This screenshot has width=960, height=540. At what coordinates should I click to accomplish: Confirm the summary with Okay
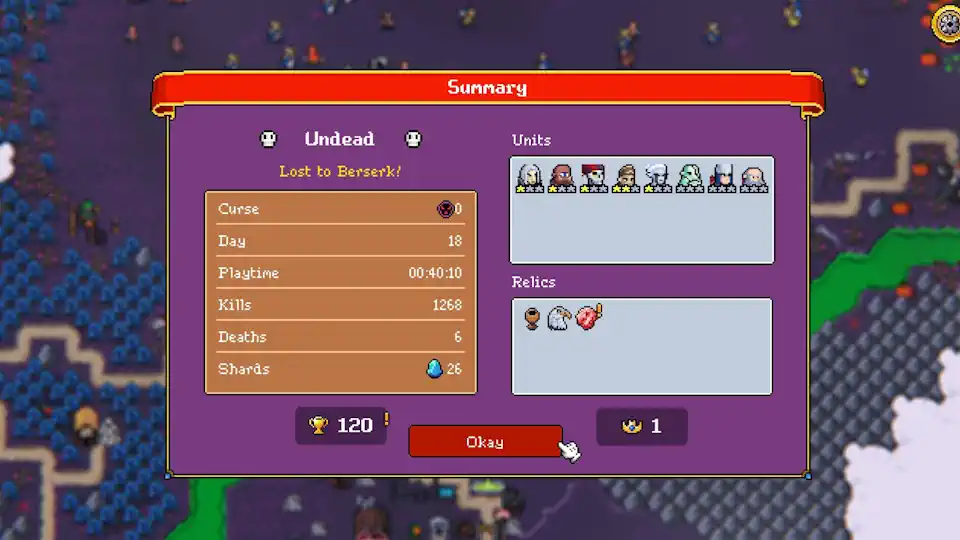click(485, 442)
